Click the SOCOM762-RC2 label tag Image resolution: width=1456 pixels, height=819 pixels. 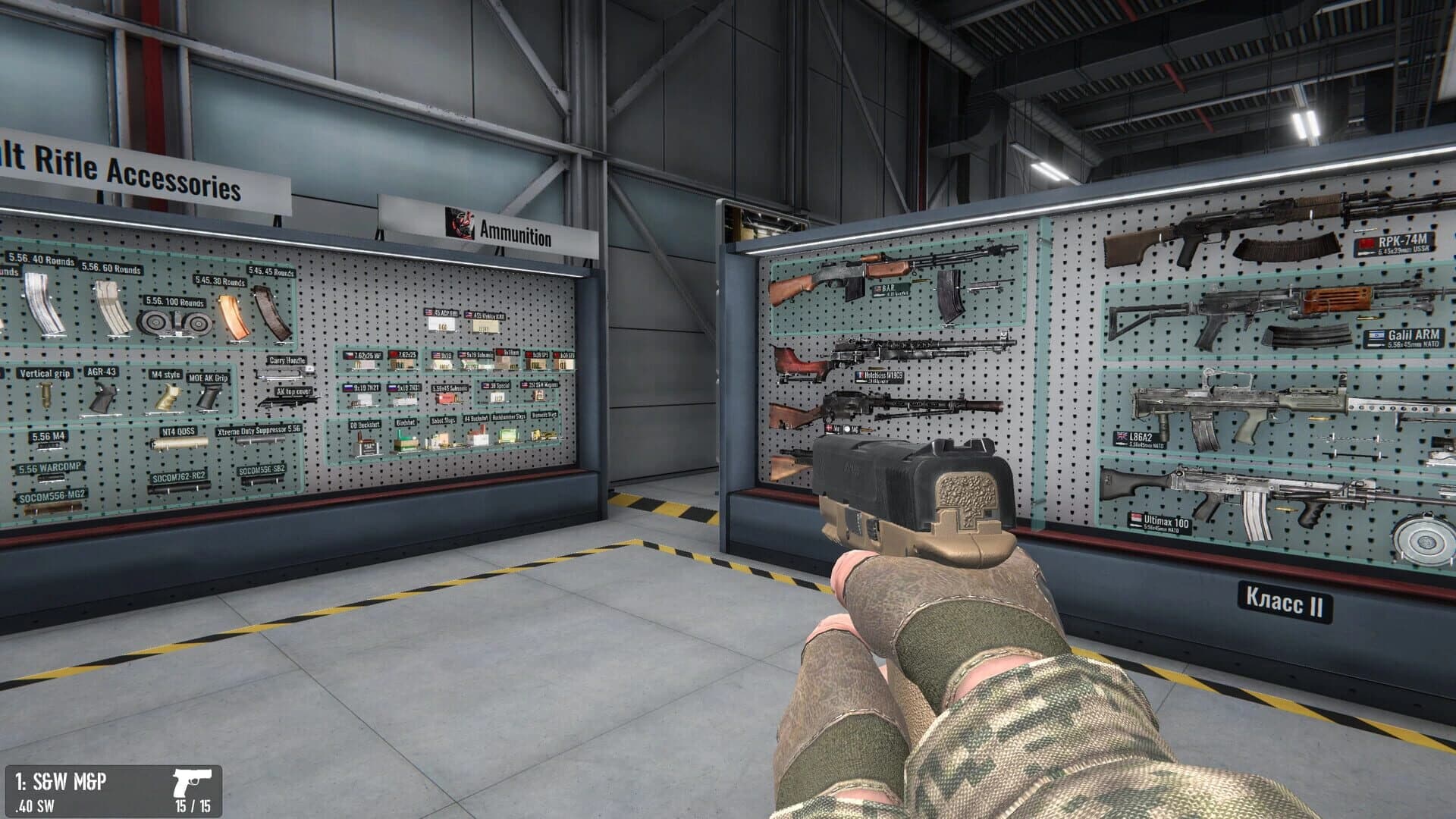click(180, 478)
